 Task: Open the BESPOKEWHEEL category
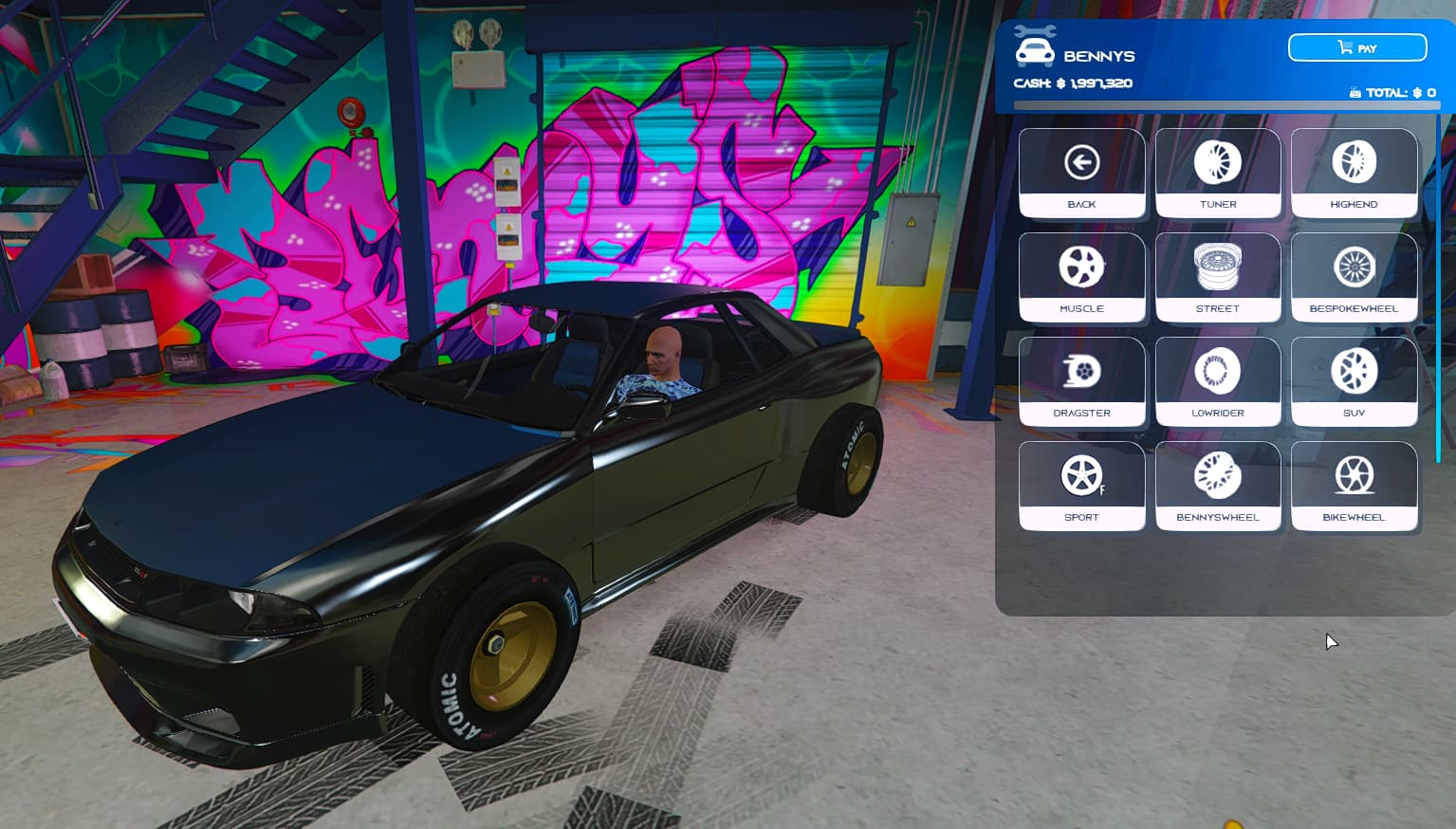(x=1355, y=278)
